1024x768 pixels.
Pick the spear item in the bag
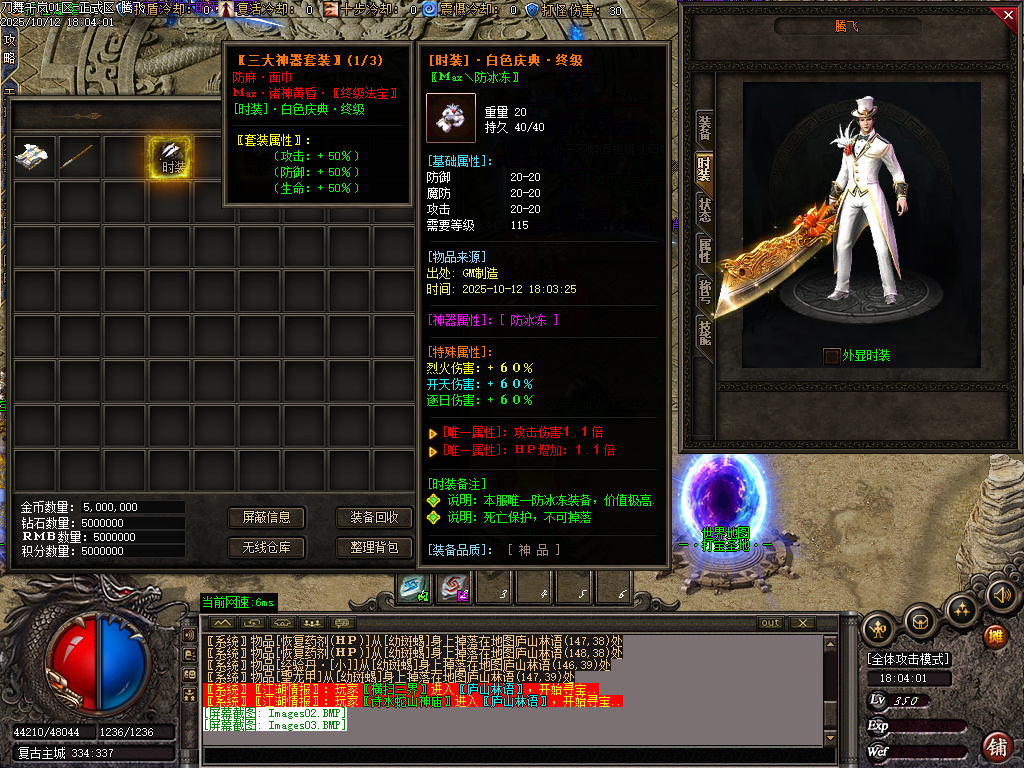tap(78, 157)
